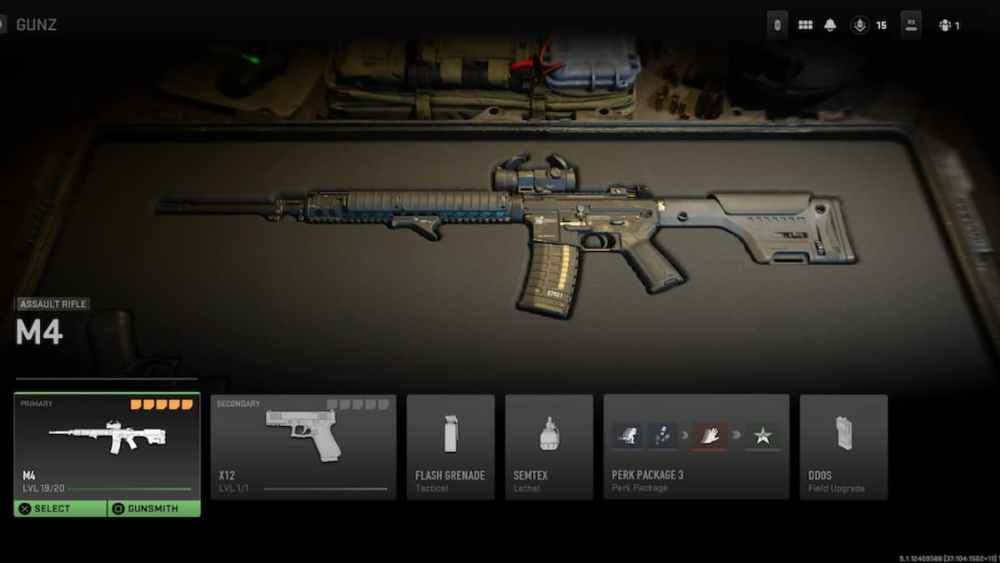Screen dimensions: 1000x563
Task: Click the Select button under the M4
Action: pyautogui.click(x=59, y=509)
